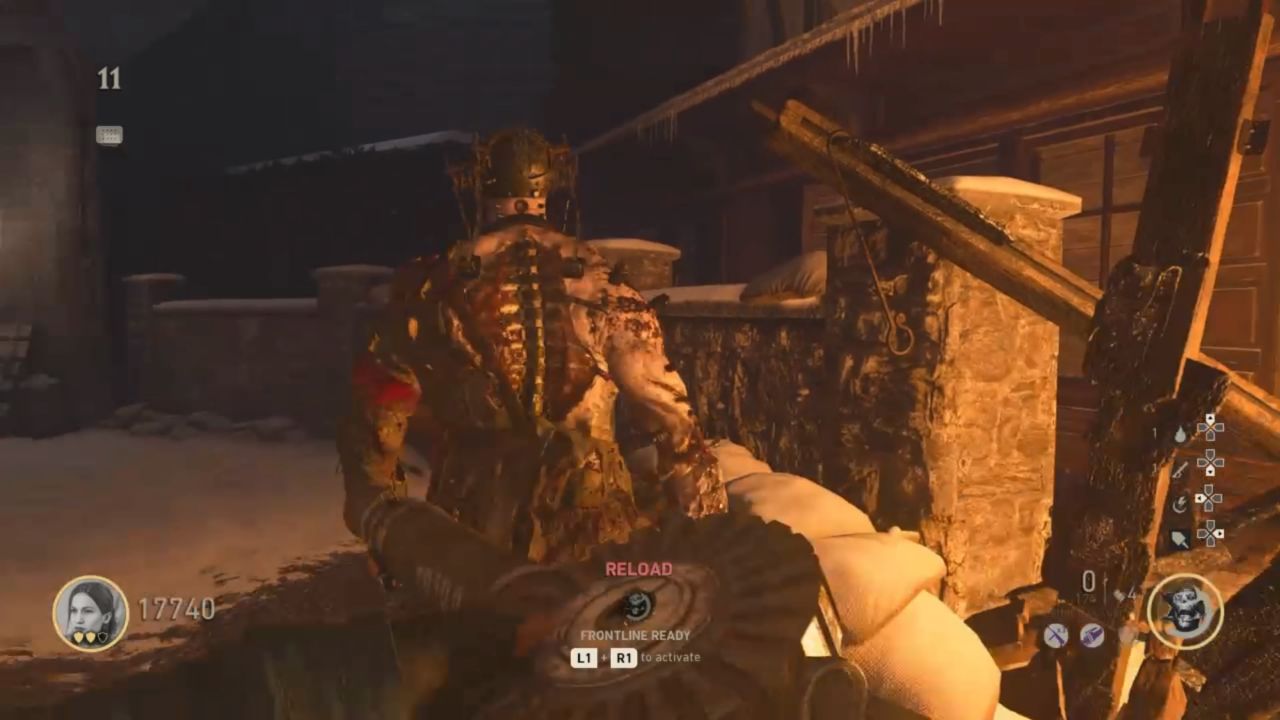Viewport: 1280px width, 720px height.
Task: Toggle the third armor pip indicator
Action: point(103,636)
